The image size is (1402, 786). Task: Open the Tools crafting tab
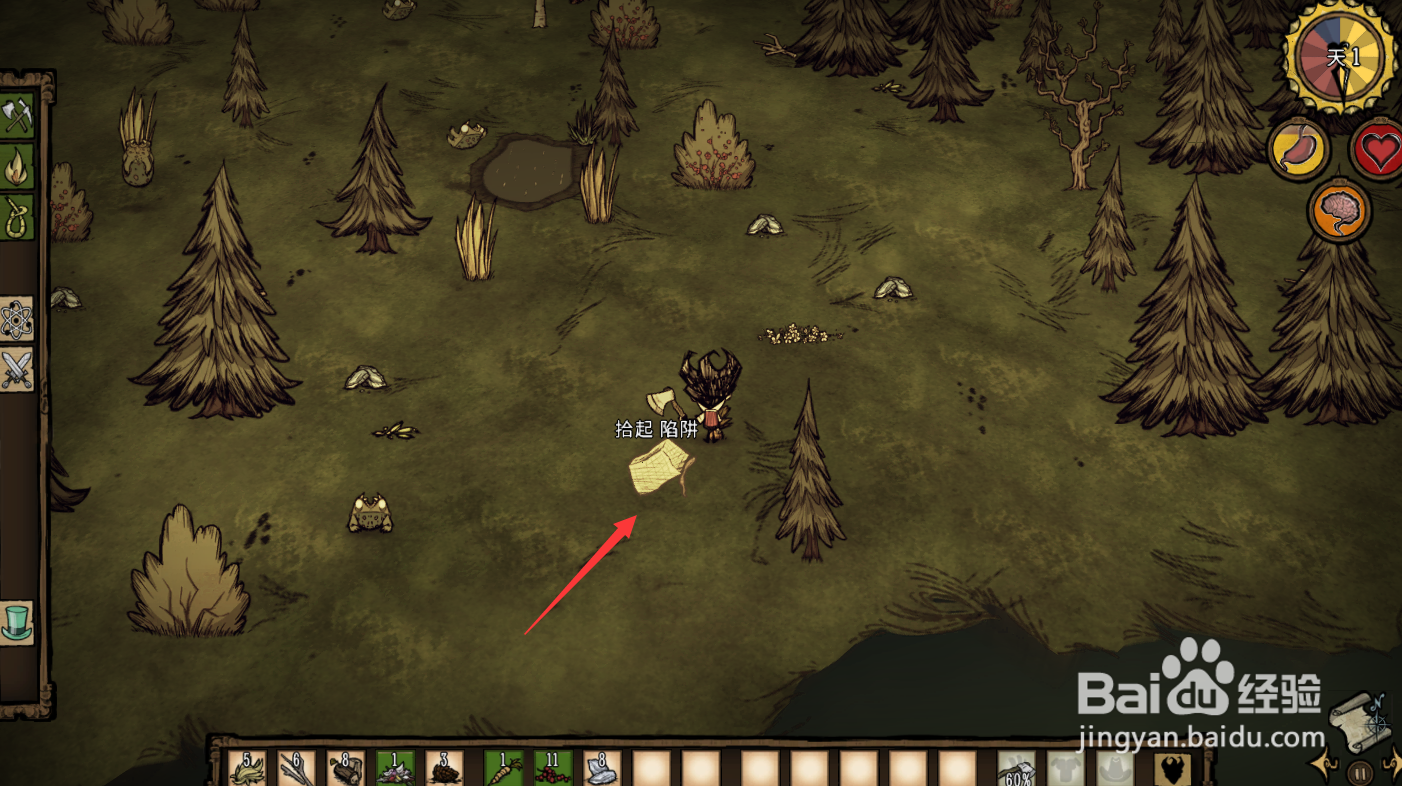(x=18, y=115)
